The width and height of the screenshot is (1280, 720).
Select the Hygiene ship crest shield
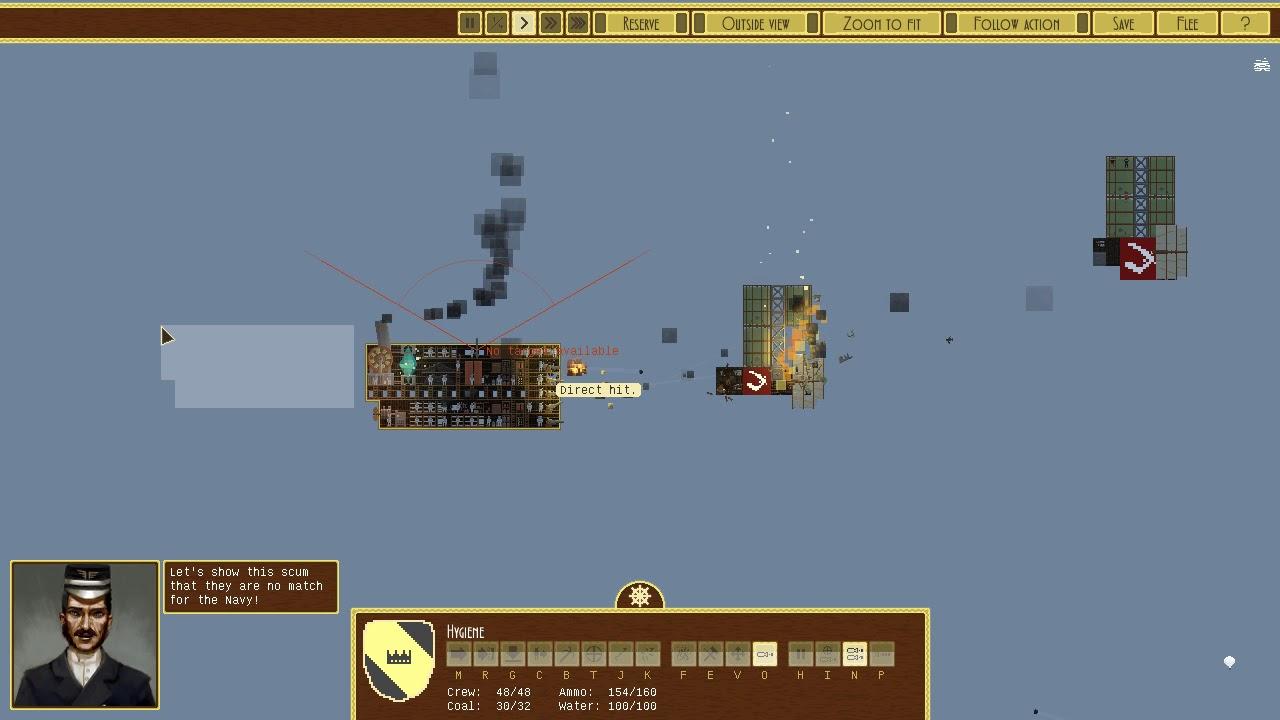(399, 659)
